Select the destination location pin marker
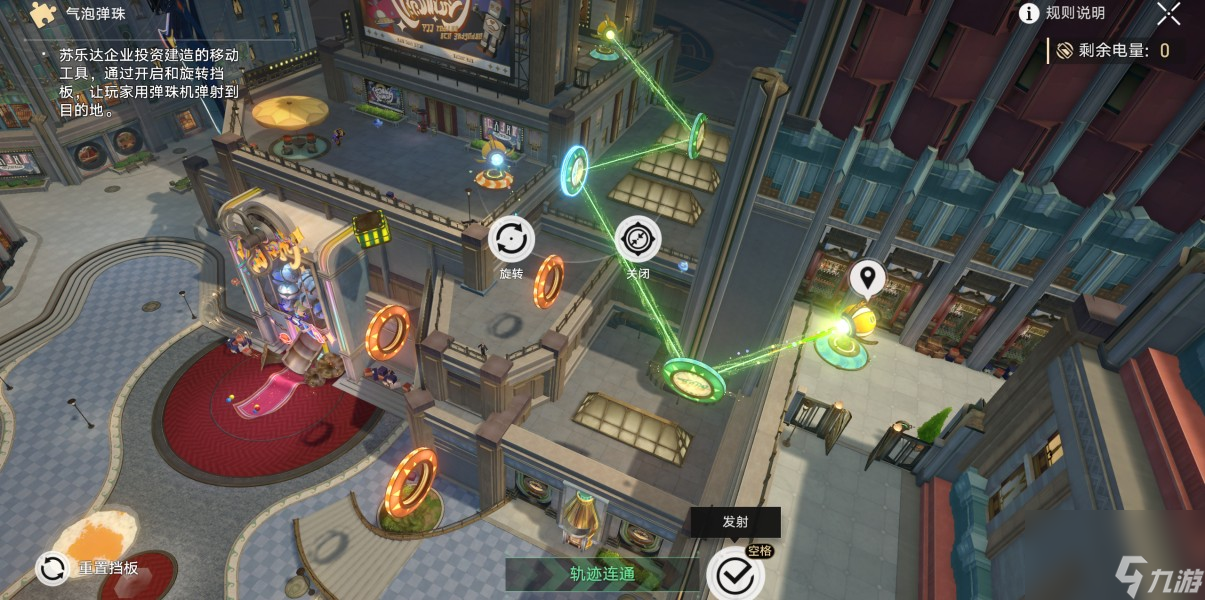 [866, 279]
